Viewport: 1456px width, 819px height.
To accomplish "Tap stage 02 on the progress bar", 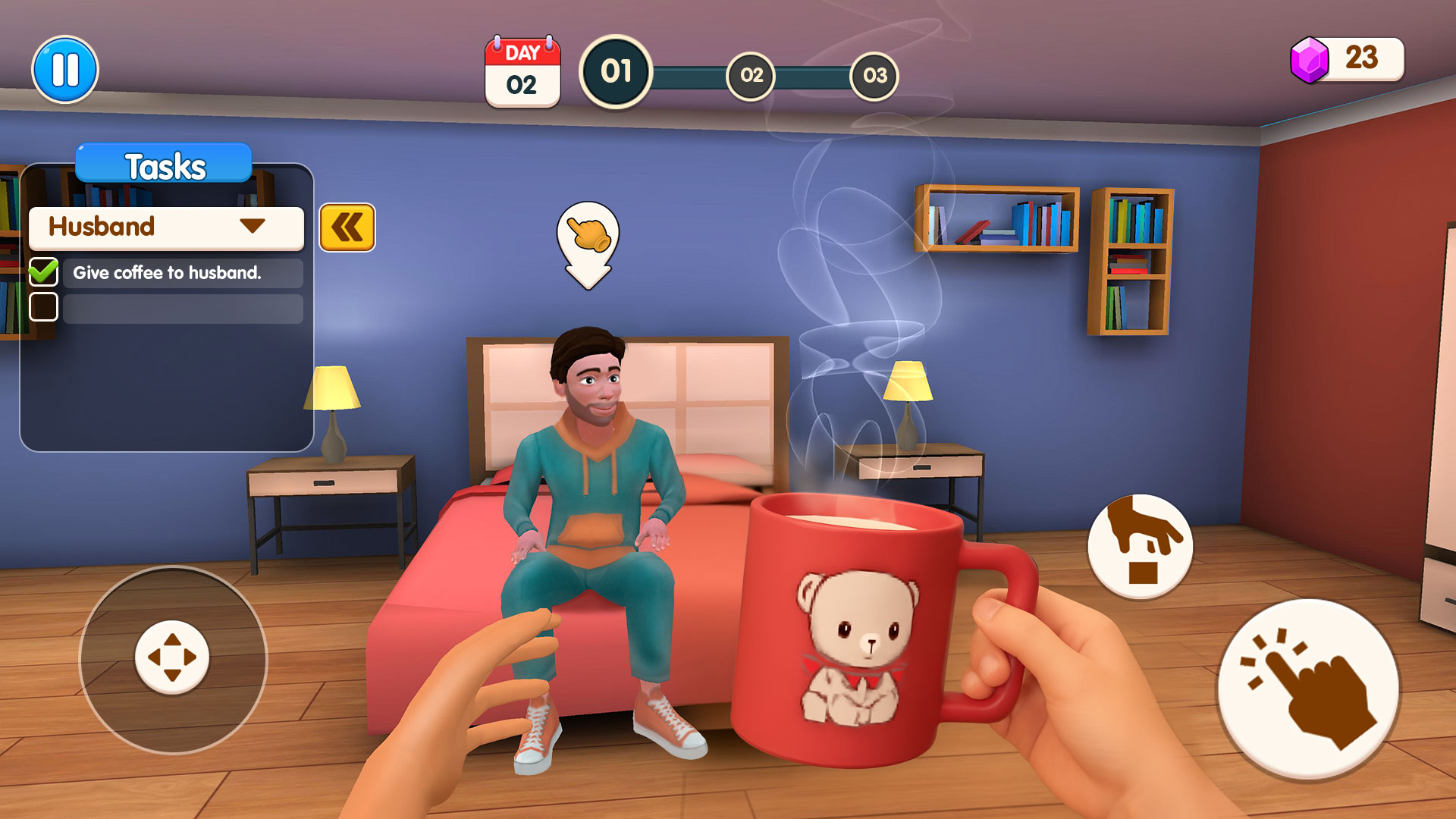I will coord(752,75).
